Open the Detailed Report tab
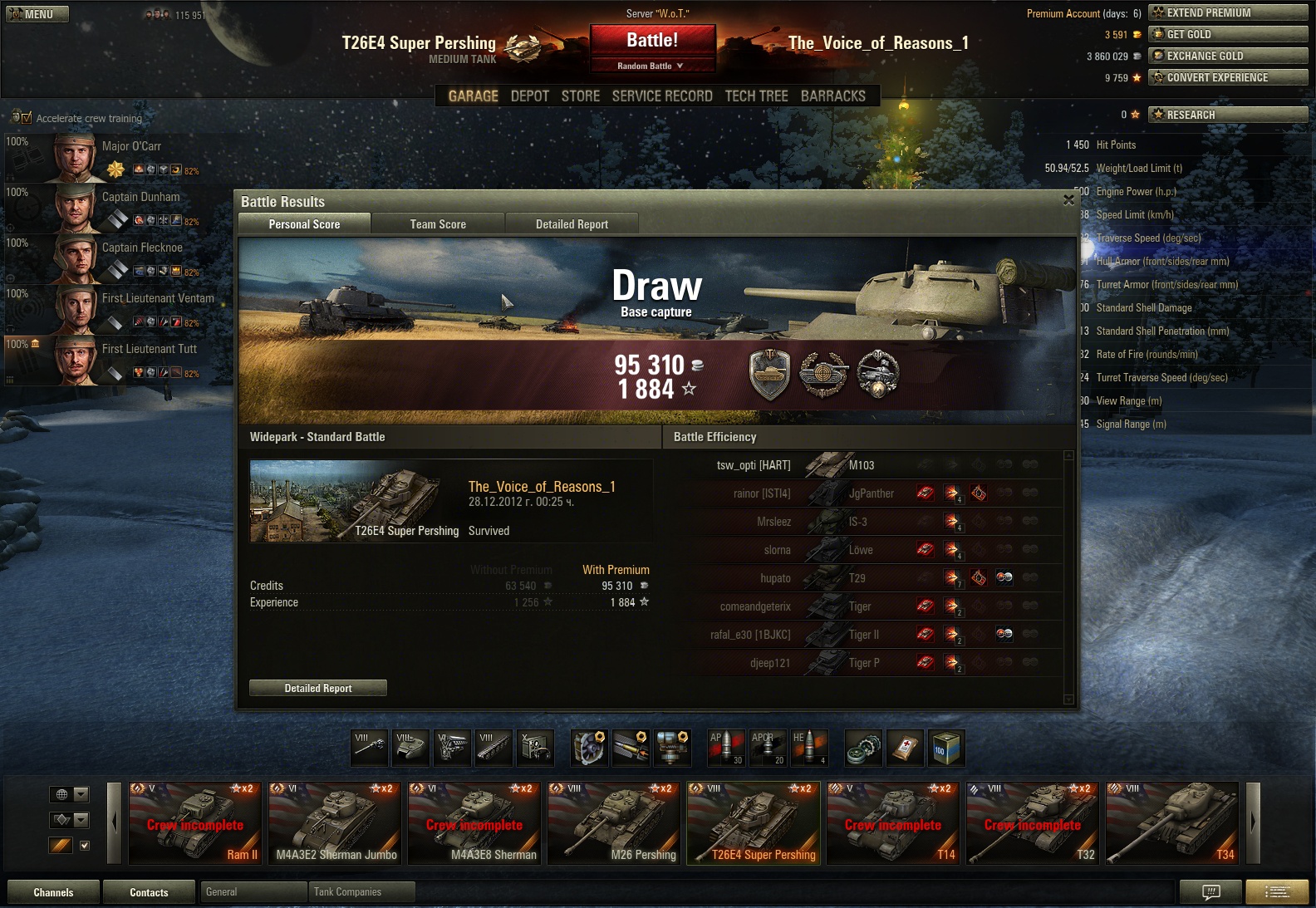The height and width of the screenshot is (908, 1316). coord(572,224)
